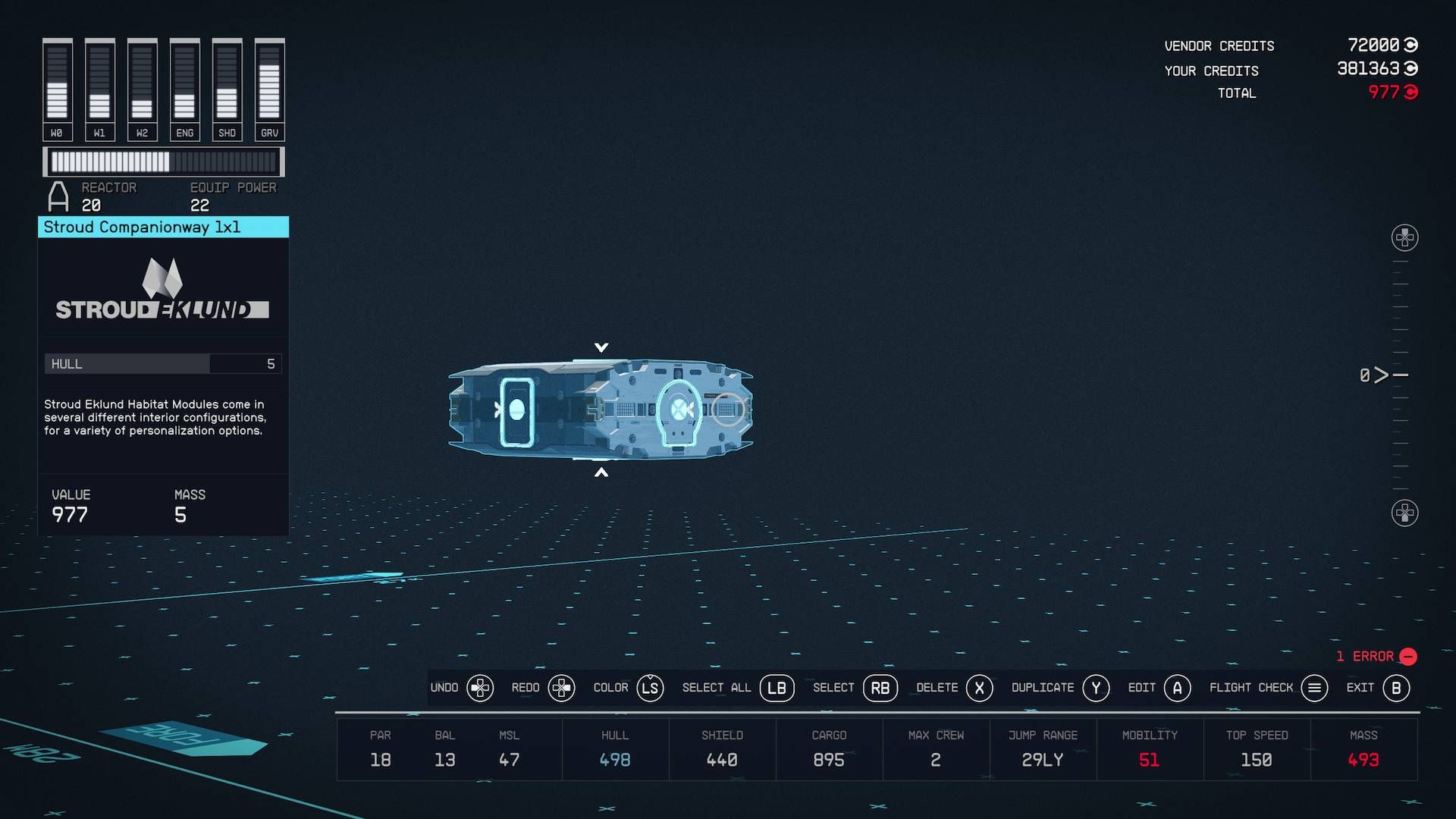Click the coin icon beside Vendor Credits
The width and height of the screenshot is (1456, 819).
pyautogui.click(x=1410, y=45)
